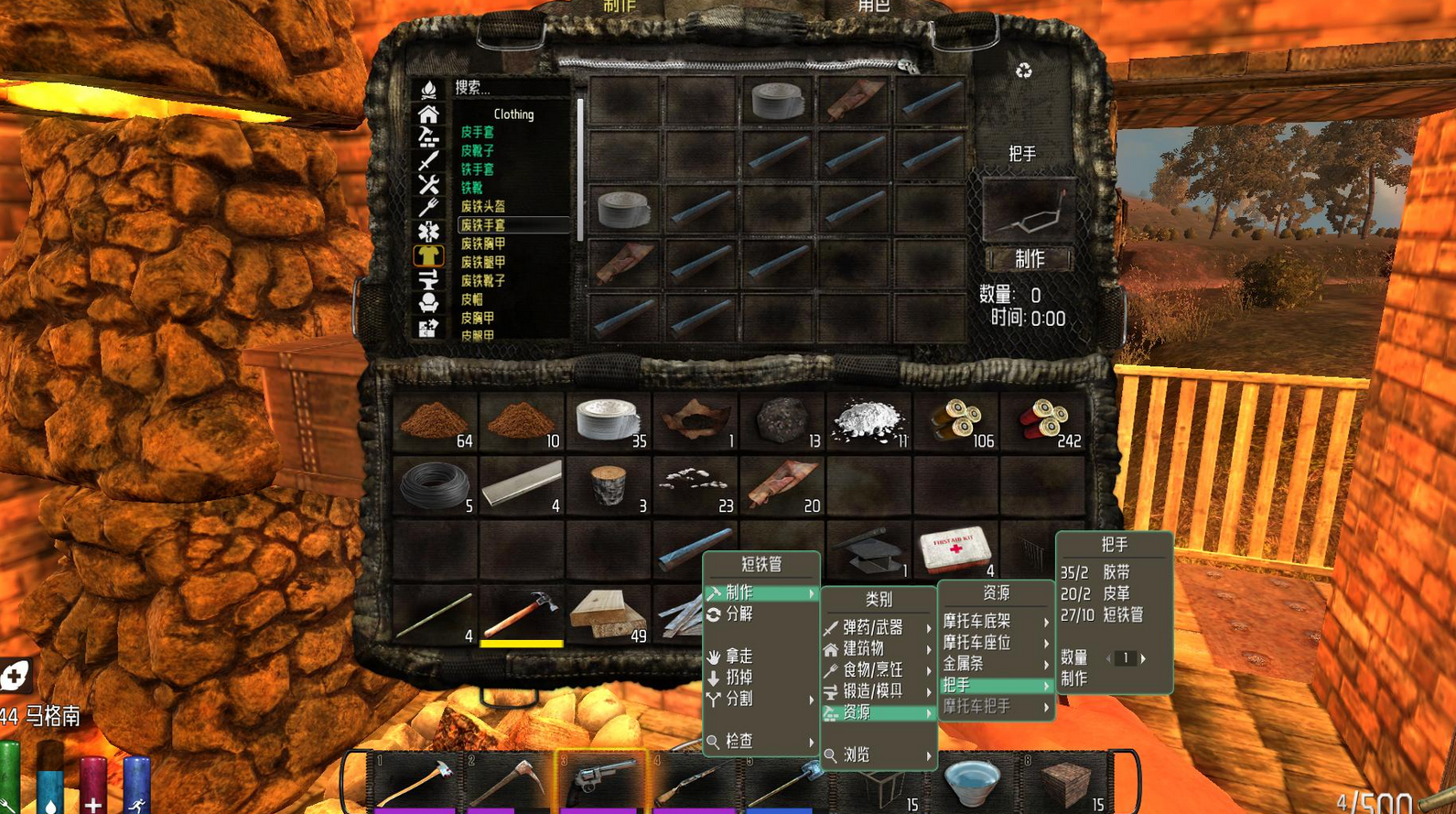Expand the 资源 submenu in 类别 menu
Image resolution: width=1456 pixels, height=814 pixels.
(871, 712)
